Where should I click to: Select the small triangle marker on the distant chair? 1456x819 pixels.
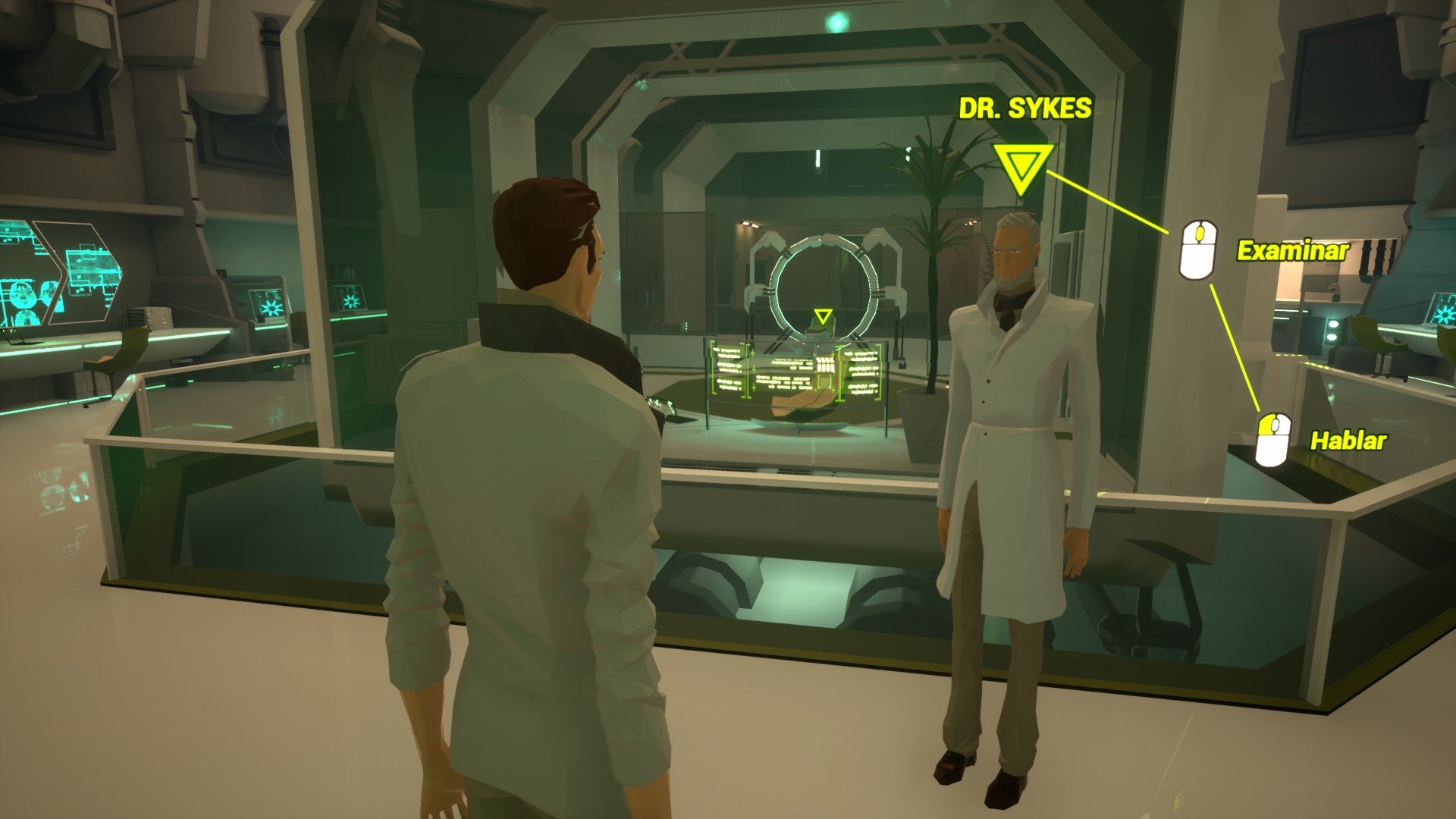tap(823, 316)
